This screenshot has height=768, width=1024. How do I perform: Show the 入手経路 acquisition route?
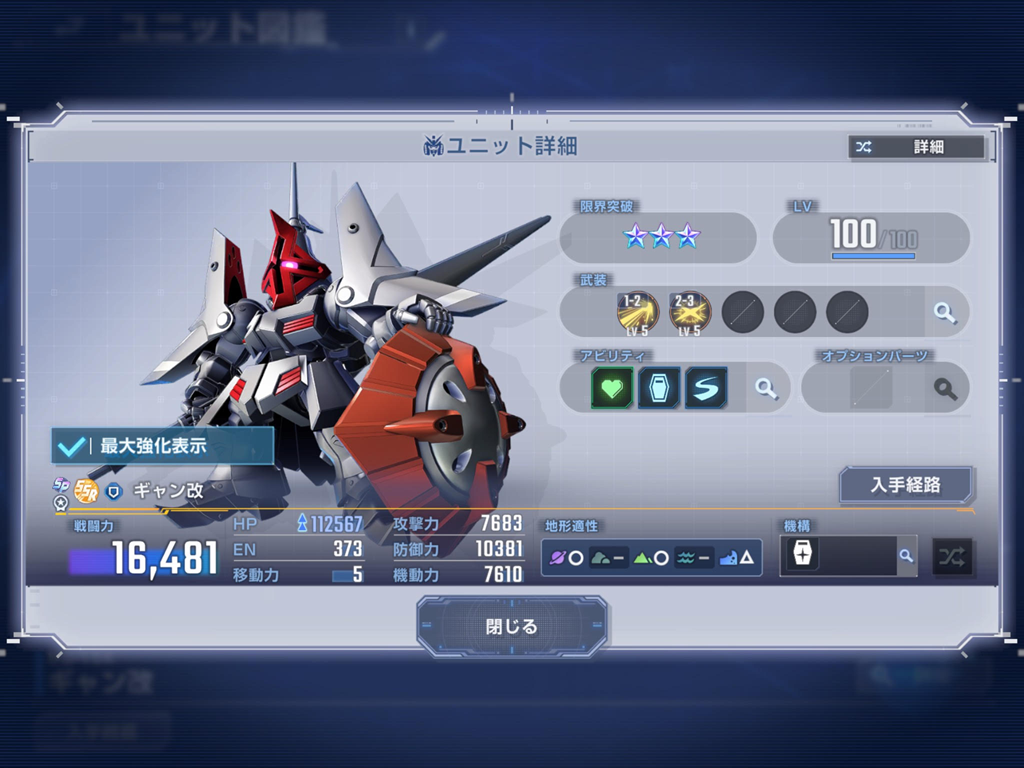tap(906, 485)
